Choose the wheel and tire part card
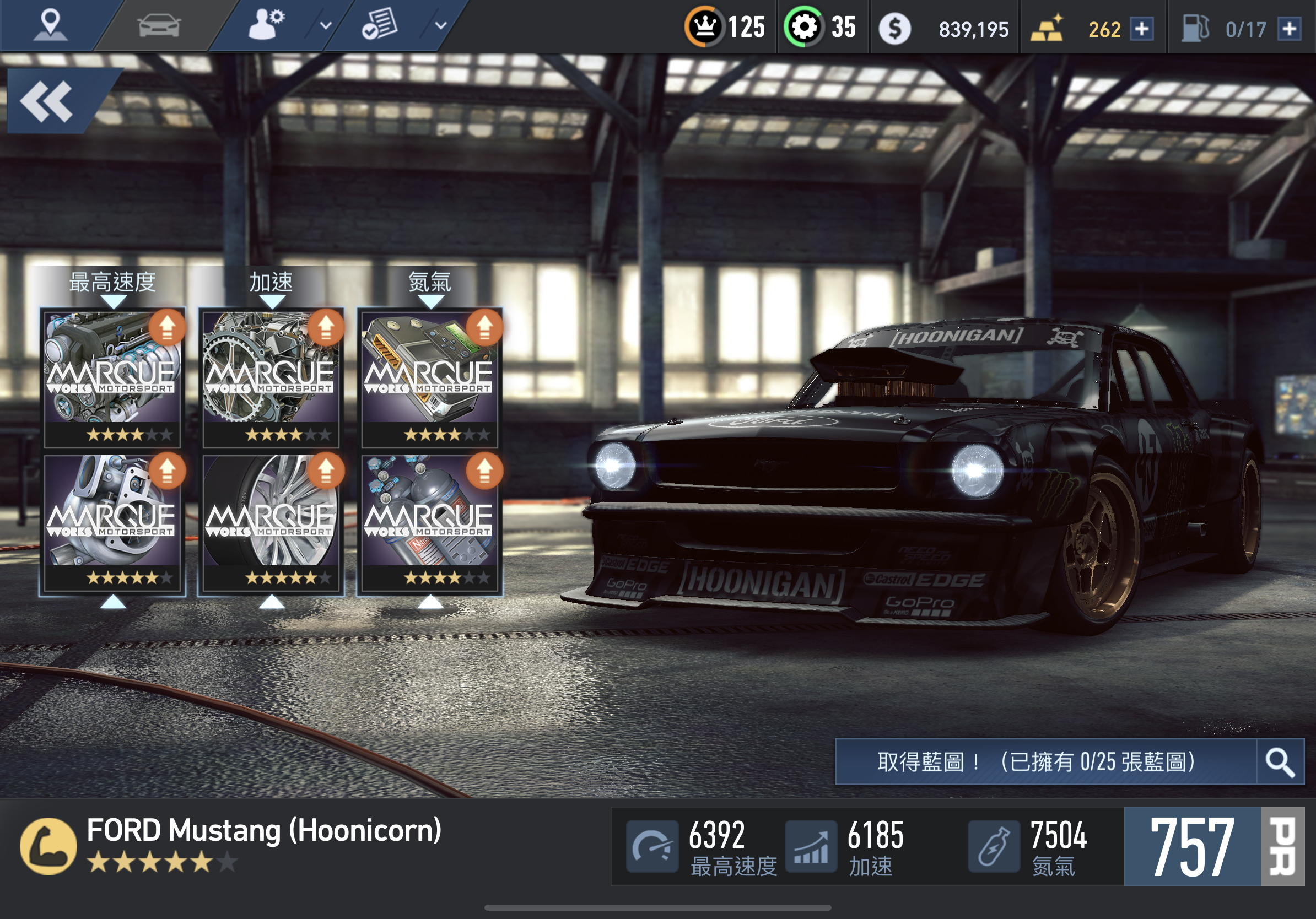The image size is (1316, 919). click(271, 521)
